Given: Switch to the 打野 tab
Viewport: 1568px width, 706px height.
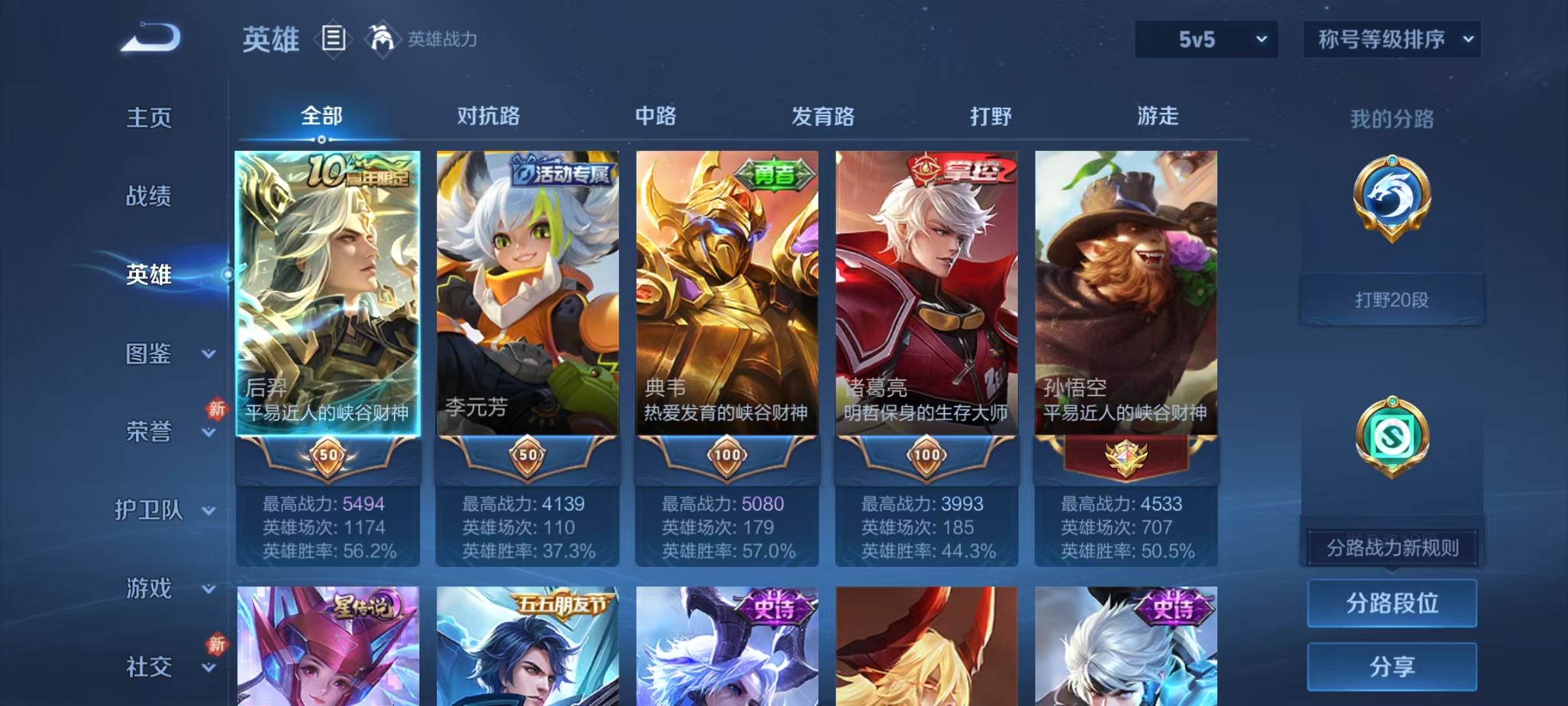Looking at the screenshot, I should [x=990, y=116].
